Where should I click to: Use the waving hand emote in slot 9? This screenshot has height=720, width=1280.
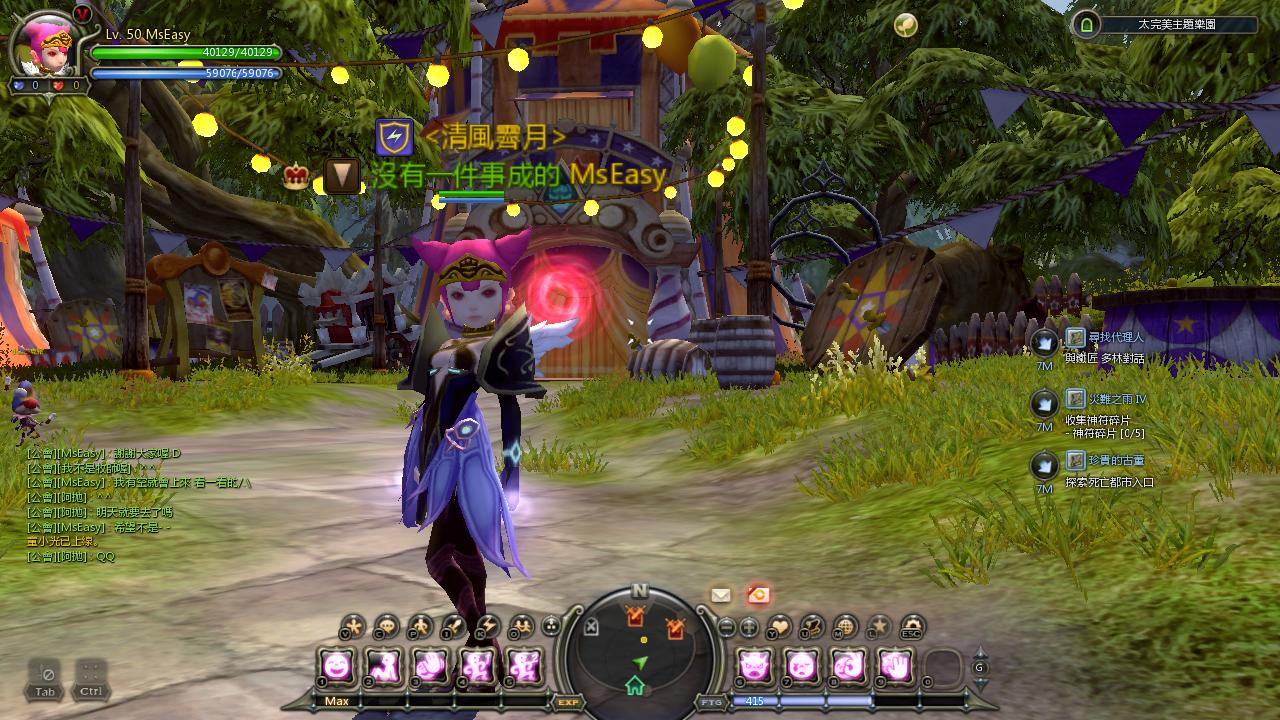coord(897,665)
